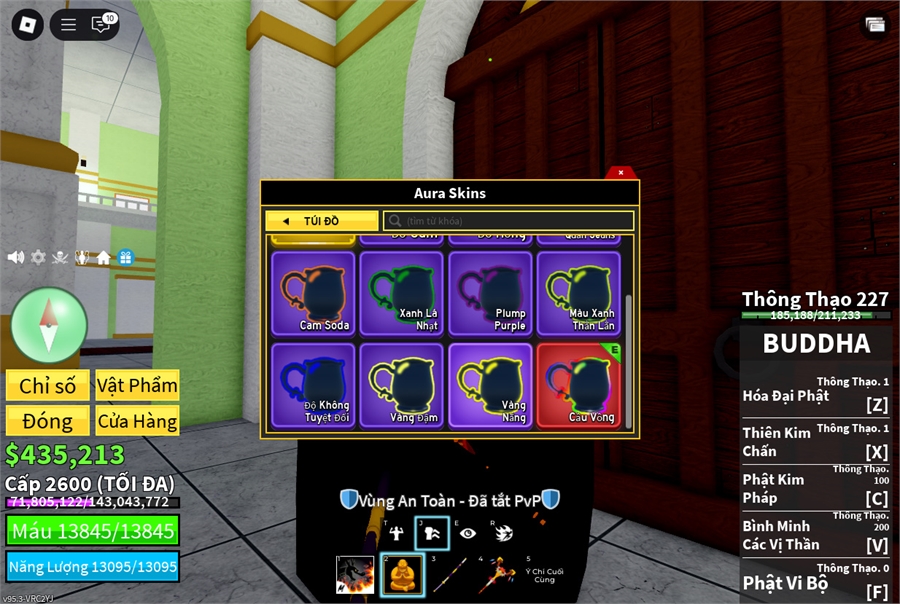Open the Cửa Hàng shop
Image resolution: width=900 pixels, height=604 pixels.
(x=137, y=420)
